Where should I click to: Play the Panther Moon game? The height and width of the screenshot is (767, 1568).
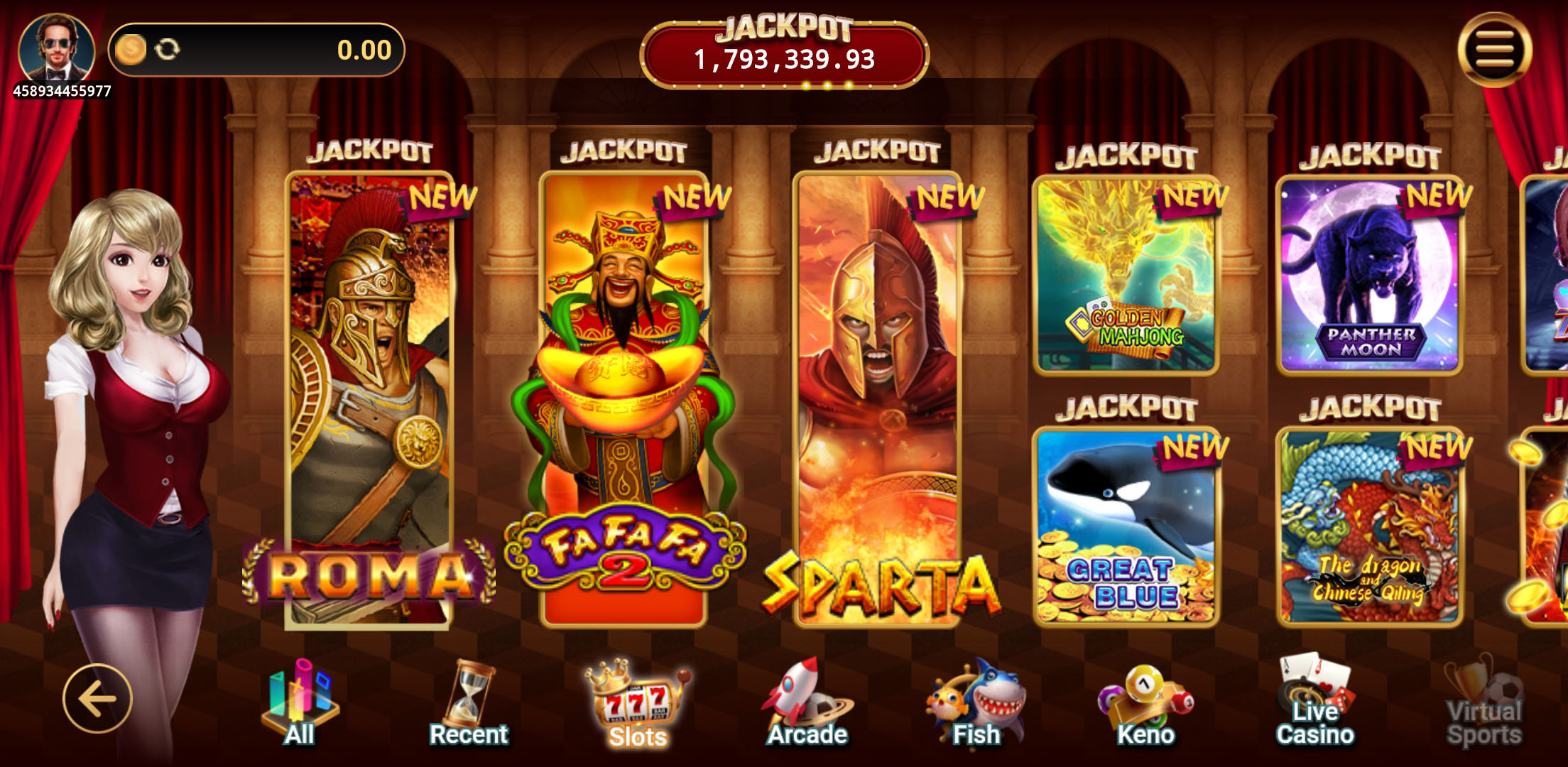coord(1370,276)
